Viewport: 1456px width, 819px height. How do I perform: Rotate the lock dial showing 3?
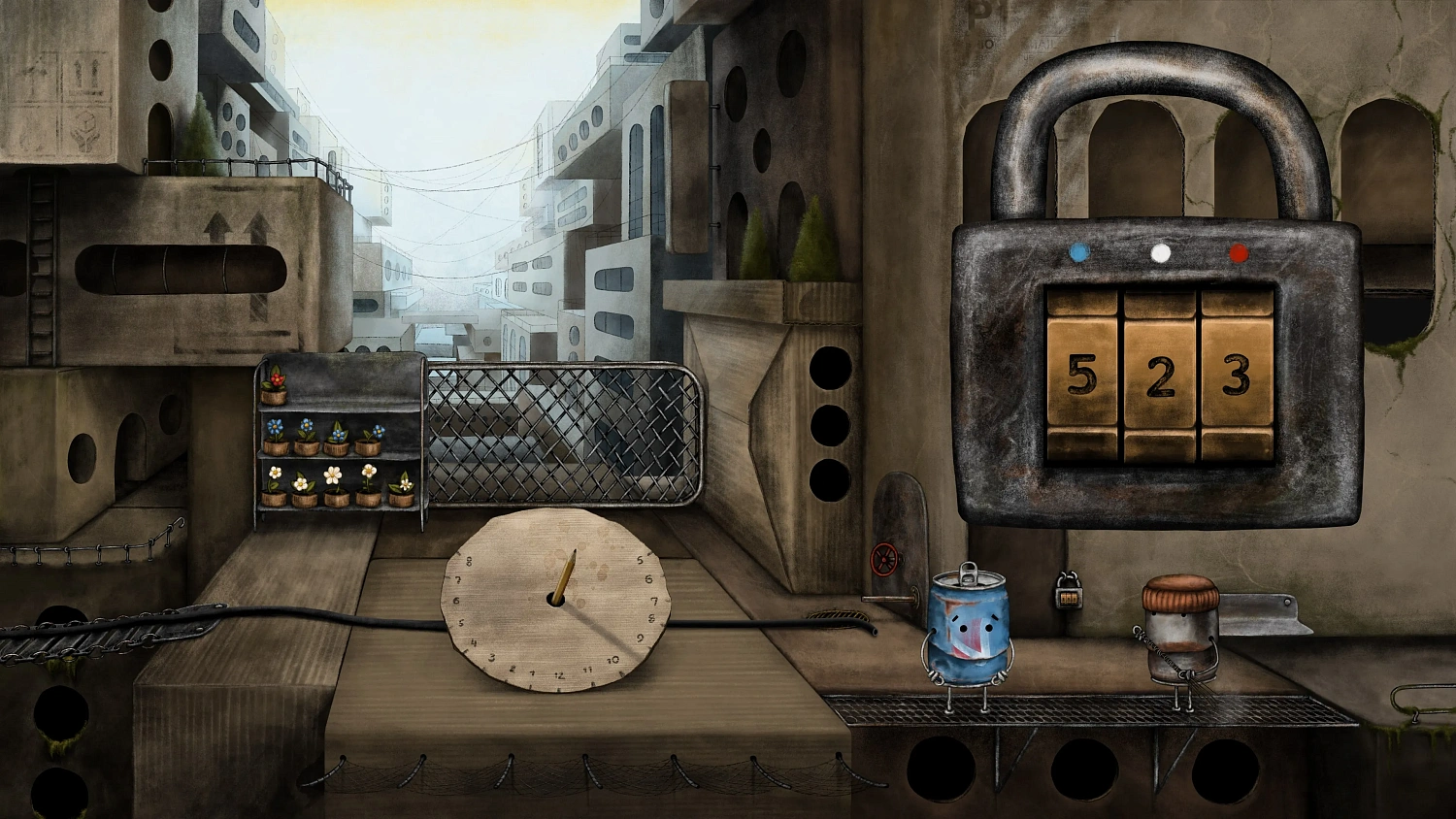tap(1236, 375)
